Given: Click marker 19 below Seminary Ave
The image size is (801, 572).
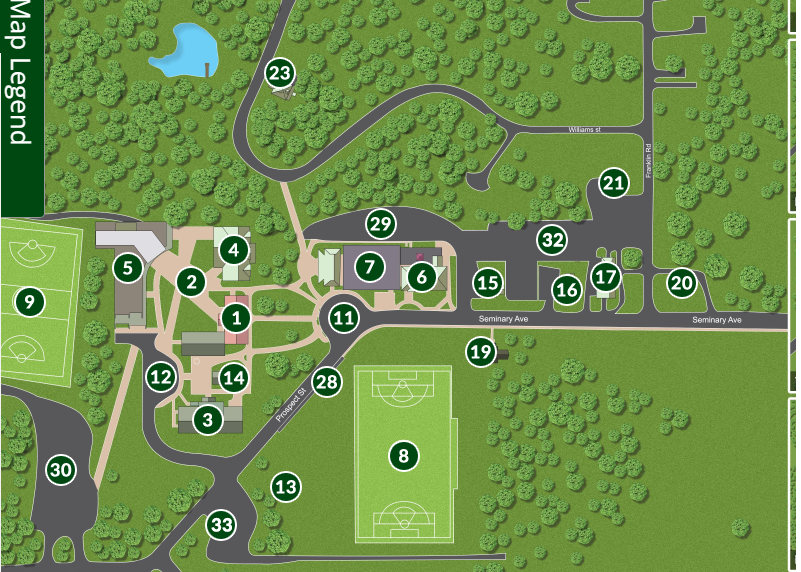Looking at the screenshot, I should (481, 351).
